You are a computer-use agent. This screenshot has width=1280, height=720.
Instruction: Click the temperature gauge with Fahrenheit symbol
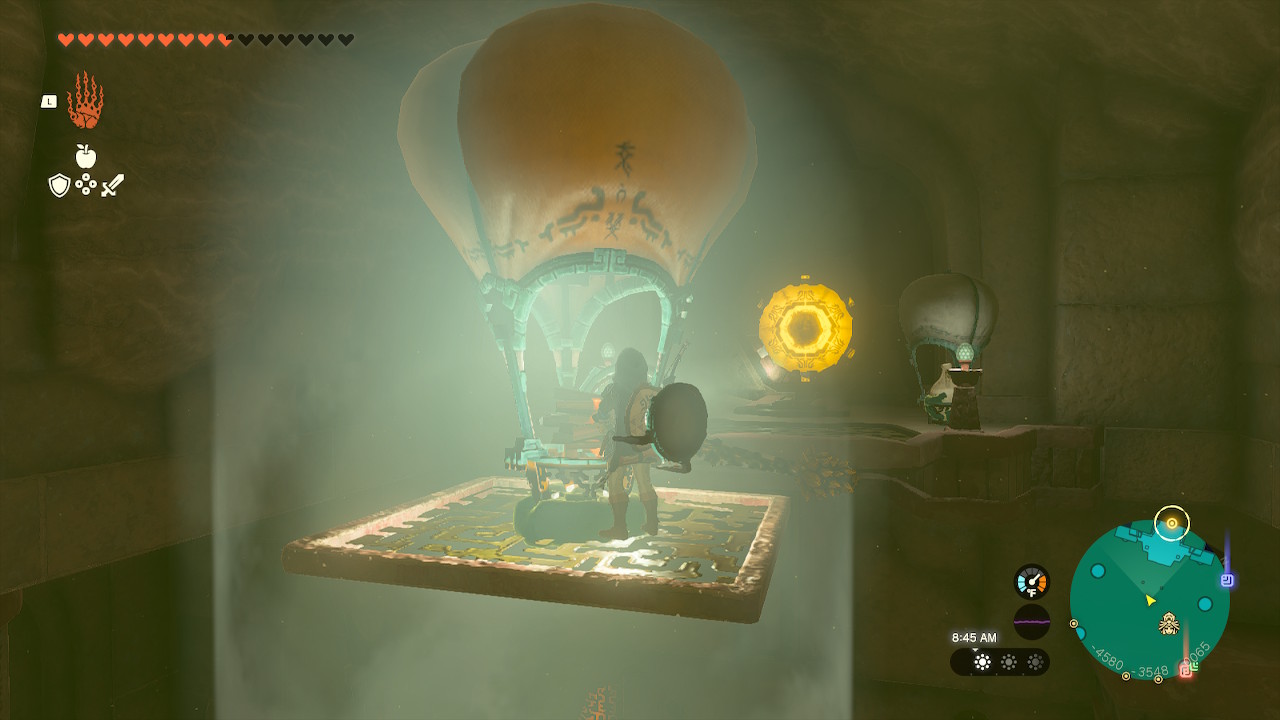[1031, 581]
